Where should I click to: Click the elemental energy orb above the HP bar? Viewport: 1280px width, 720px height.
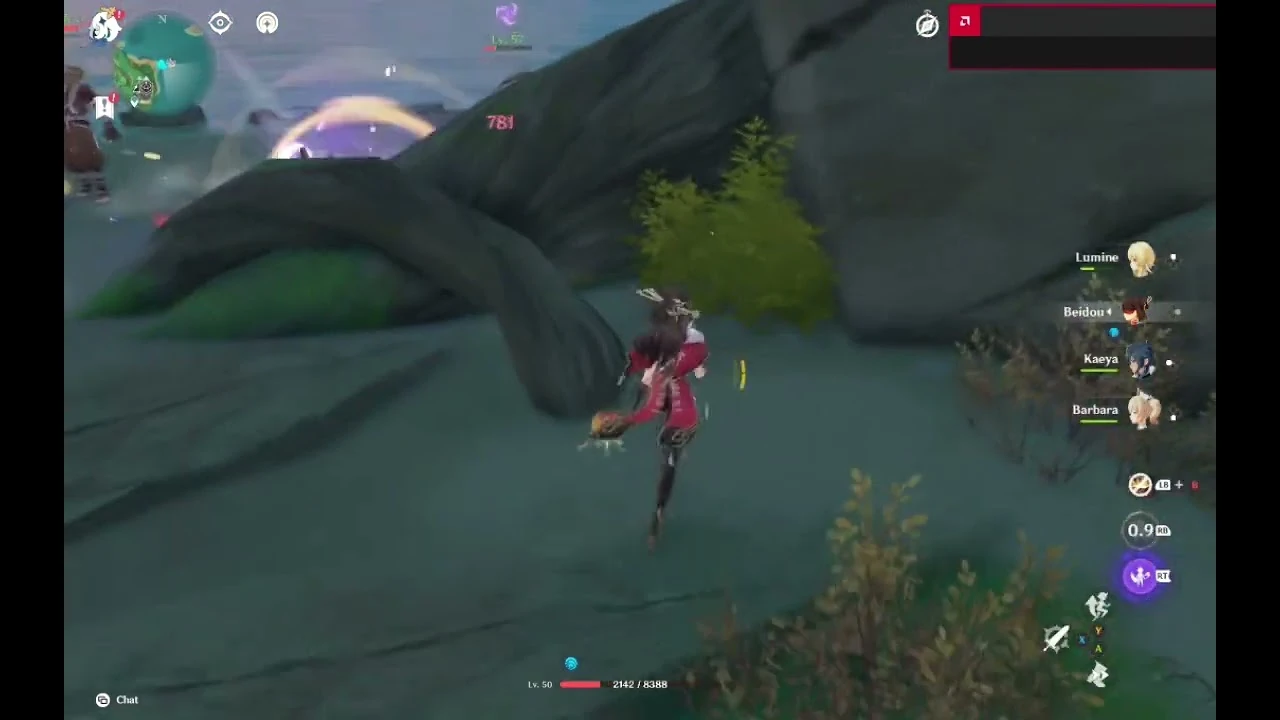coord(571,663)
